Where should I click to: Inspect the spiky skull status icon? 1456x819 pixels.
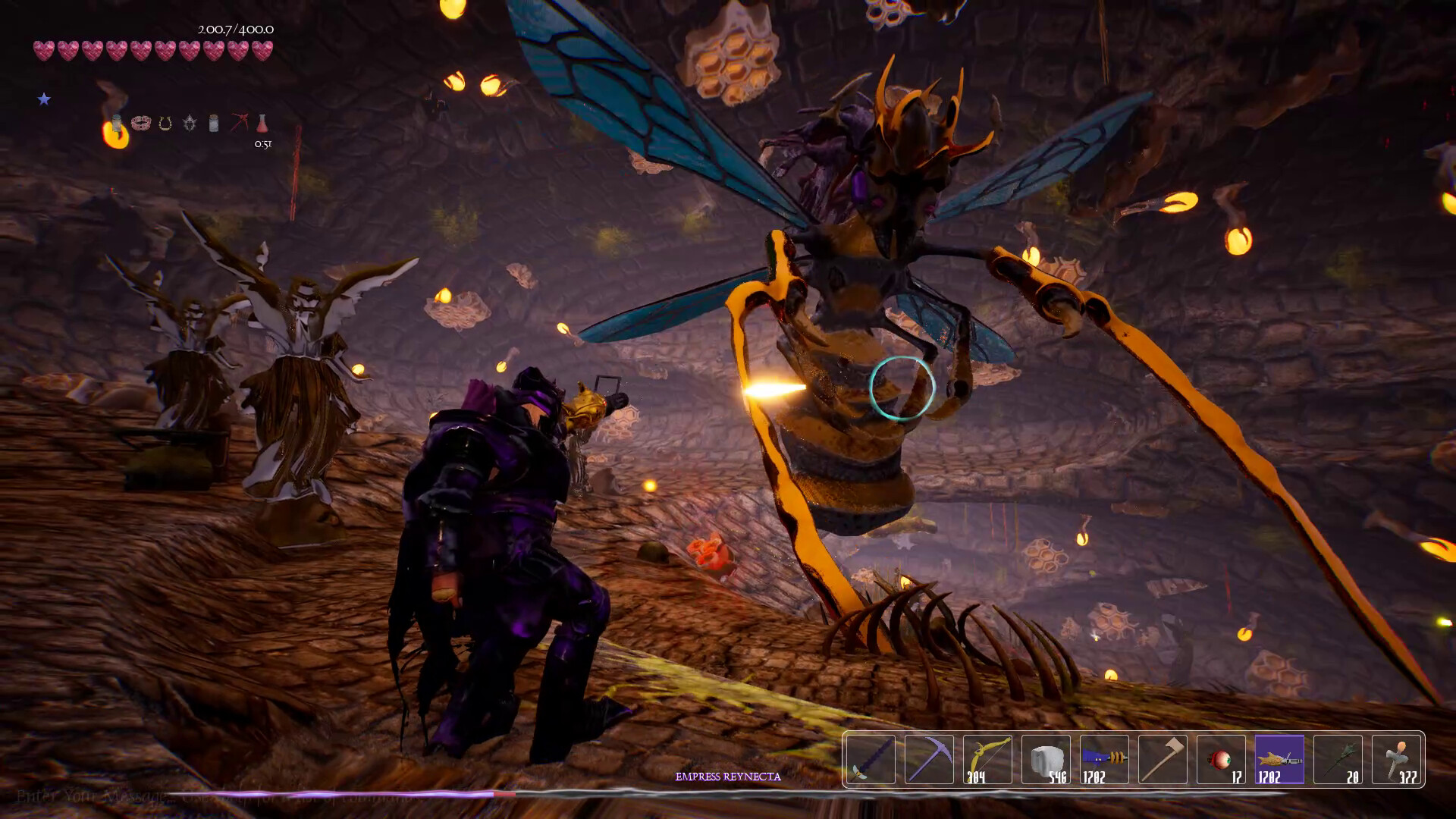[190, 123]
